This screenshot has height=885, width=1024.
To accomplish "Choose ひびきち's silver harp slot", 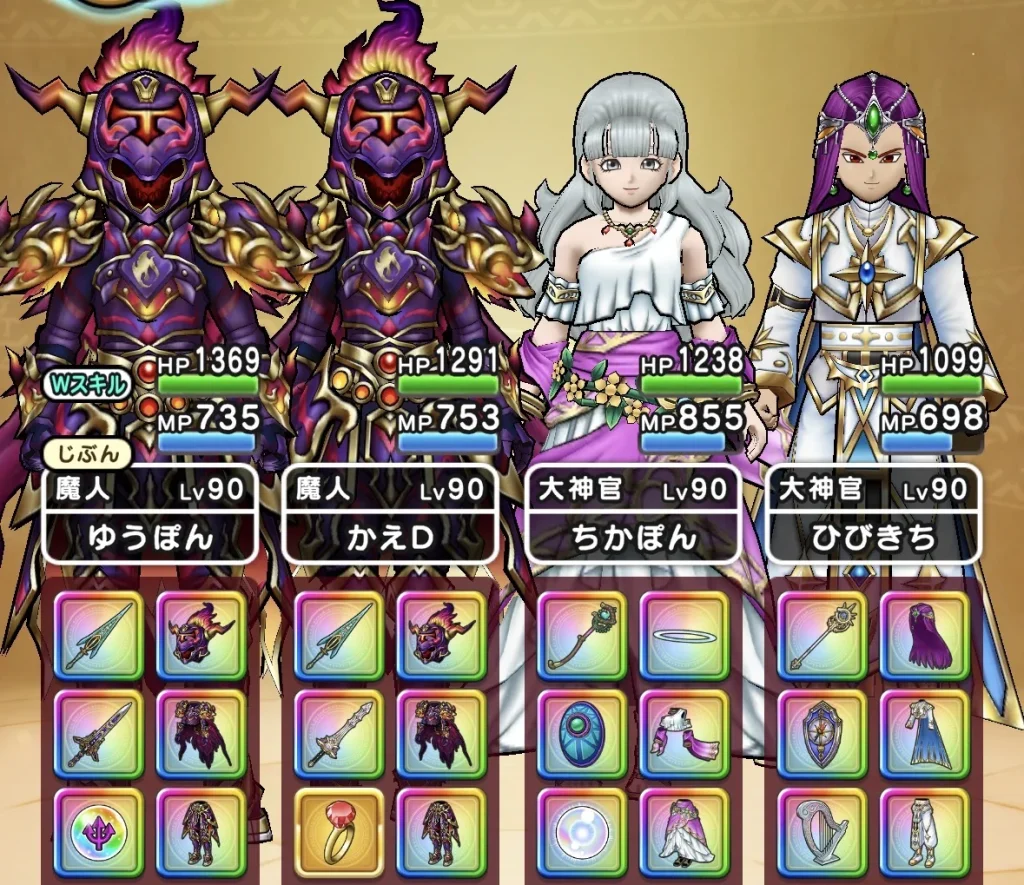I will (823, 832).
